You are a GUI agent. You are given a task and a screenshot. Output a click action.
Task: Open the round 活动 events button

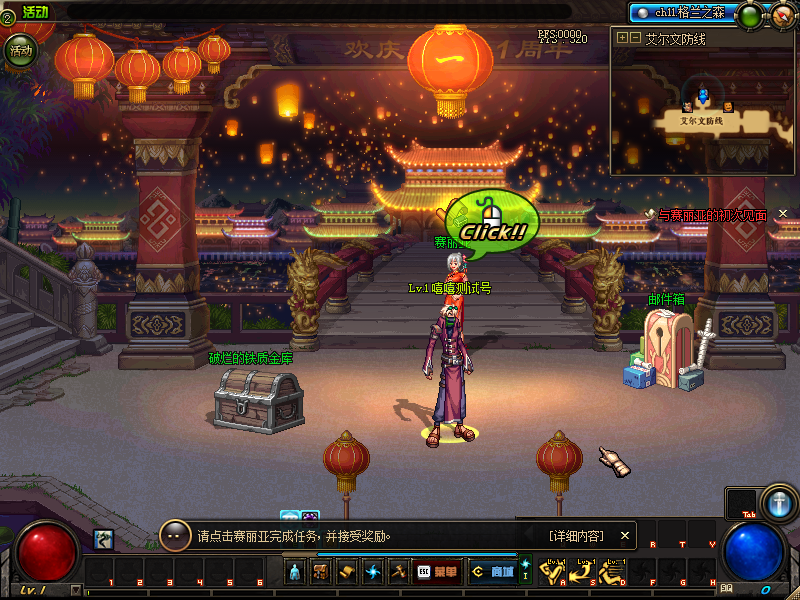19,50
